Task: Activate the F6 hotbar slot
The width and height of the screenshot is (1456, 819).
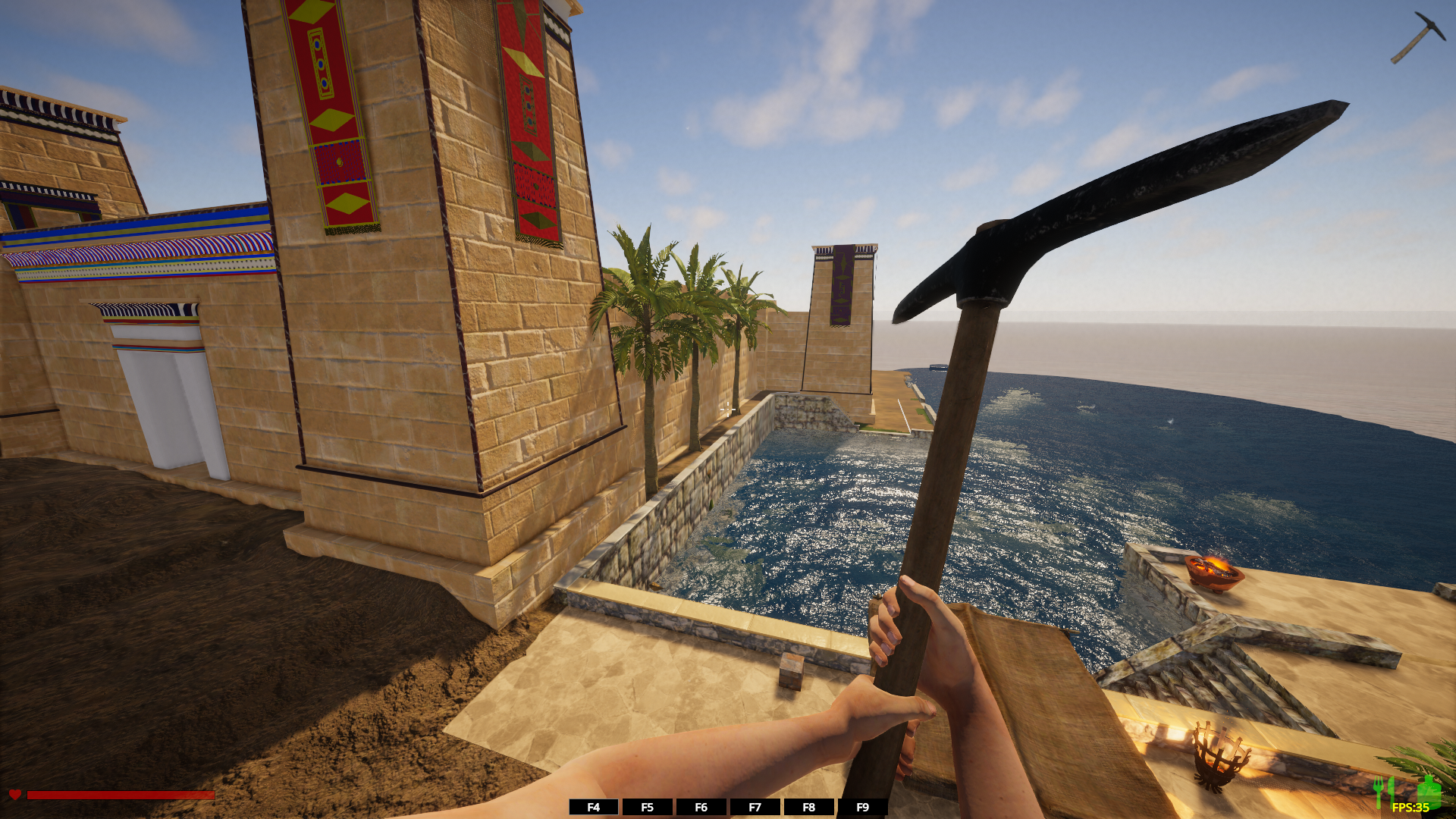Action: point(701,807)
